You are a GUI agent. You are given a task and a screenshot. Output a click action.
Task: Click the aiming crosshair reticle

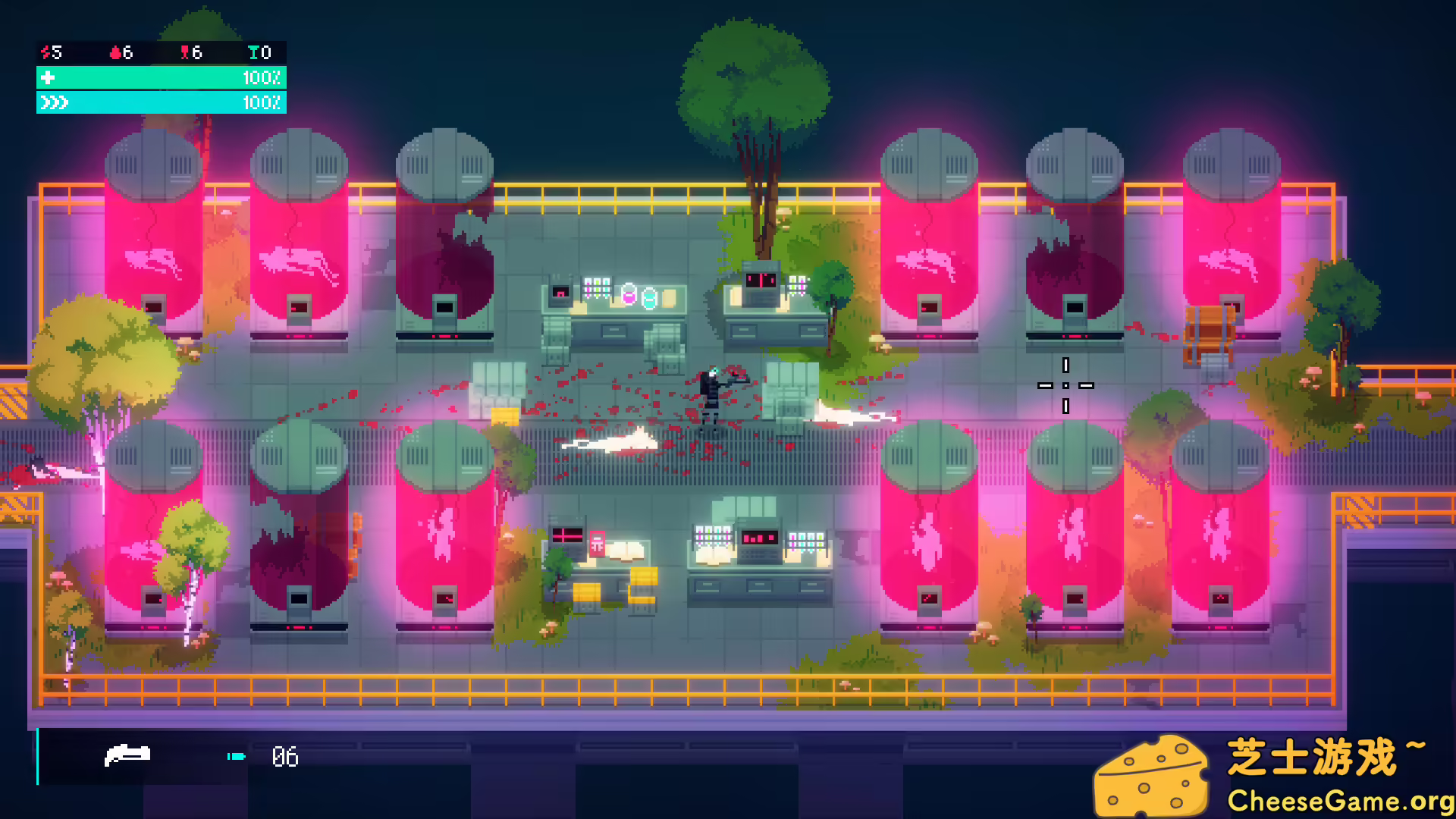coord(1065,386)
